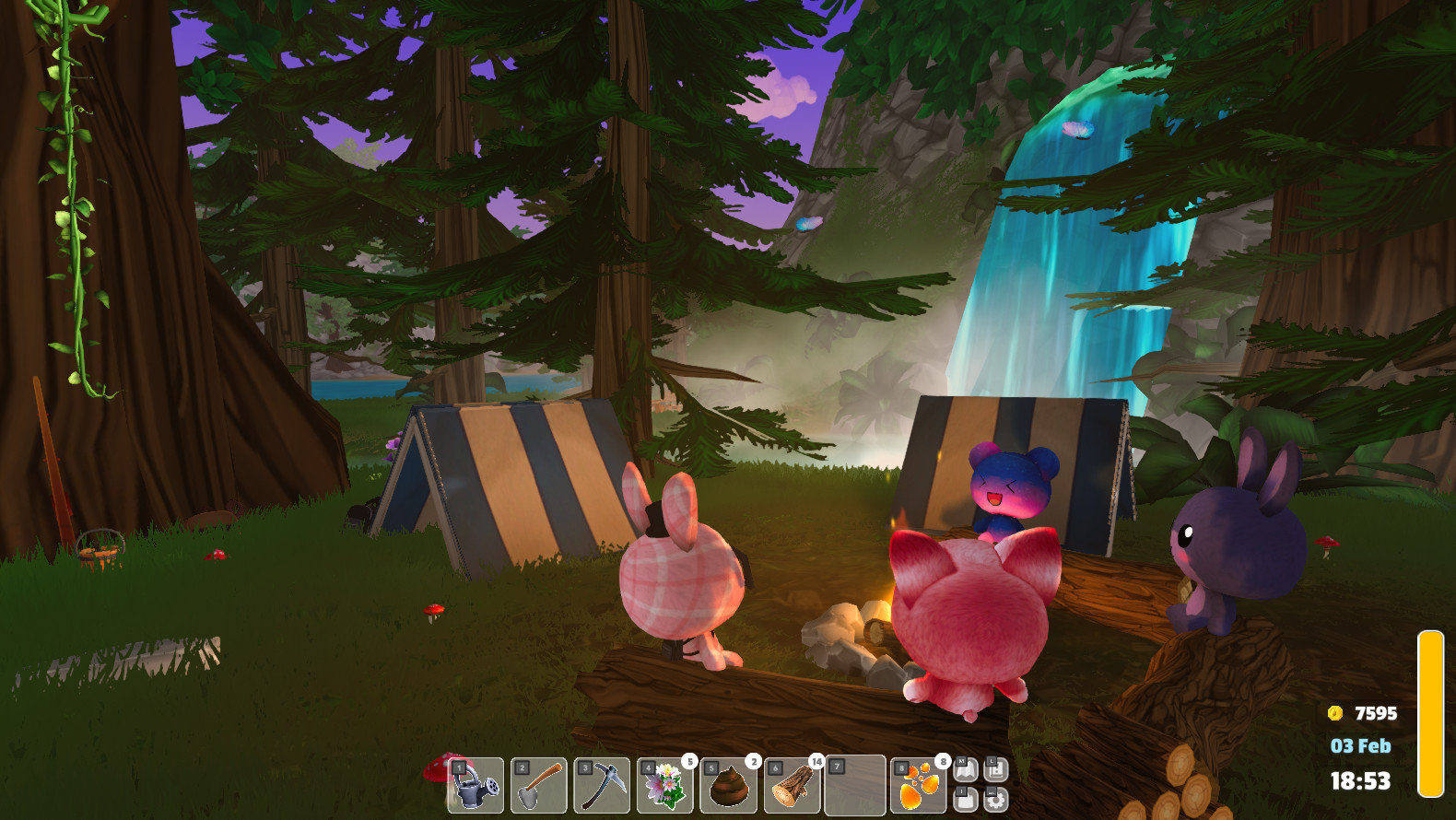Select the pink flowers slot

click(665, 786)
